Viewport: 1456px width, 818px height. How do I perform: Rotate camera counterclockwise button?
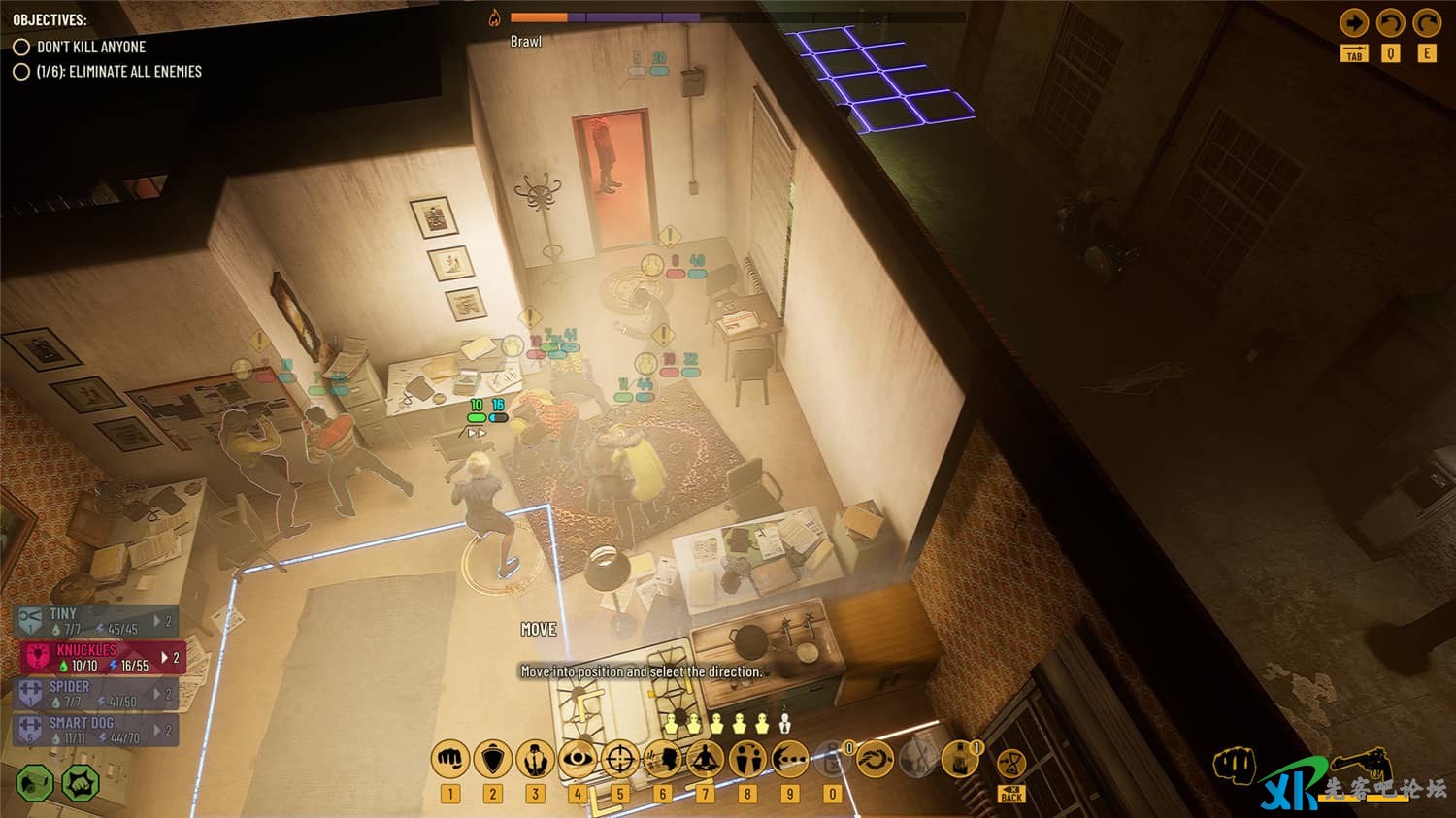pos(1391,23)
